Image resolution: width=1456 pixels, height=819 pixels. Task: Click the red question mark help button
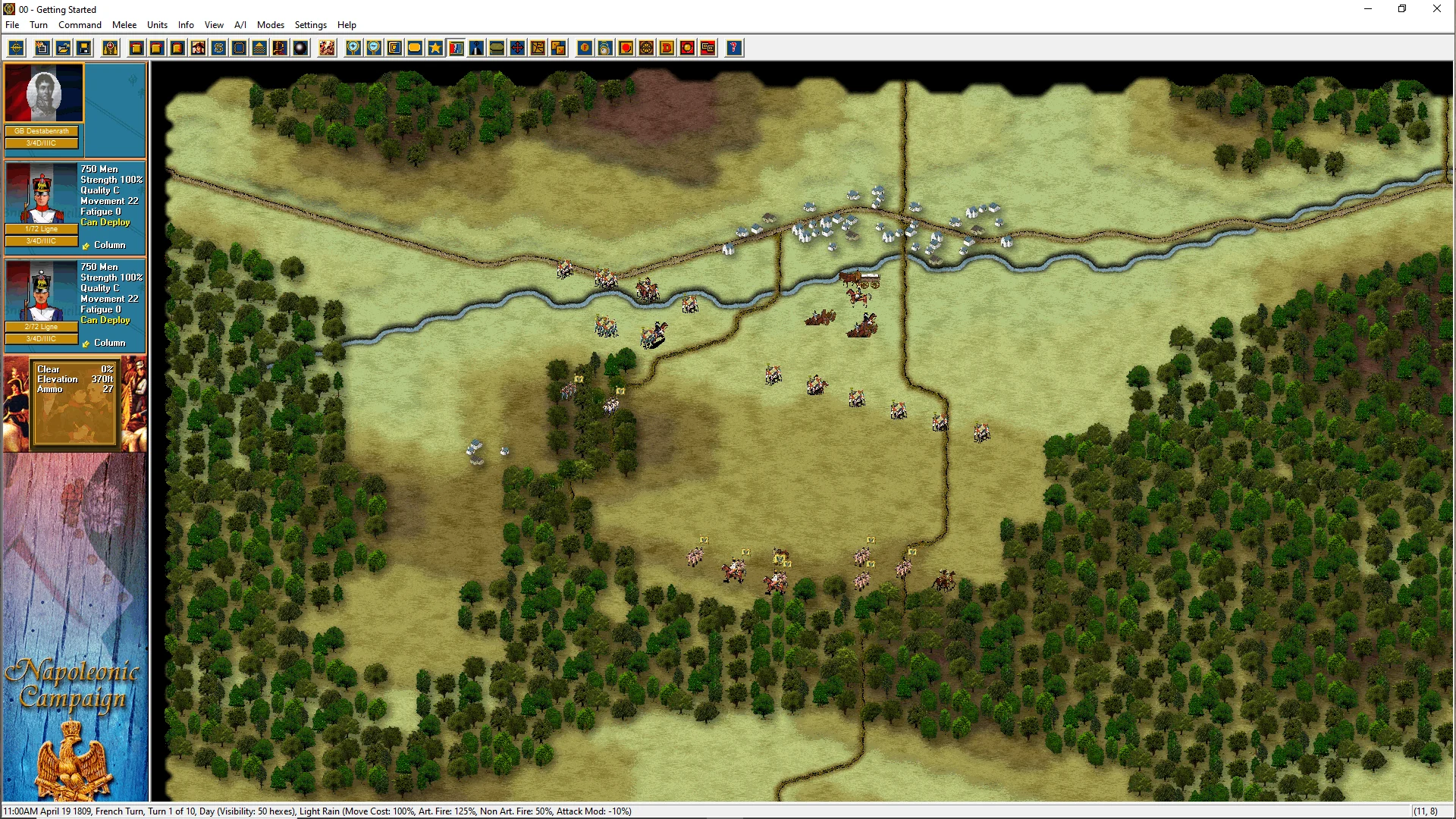click(x=733, y=49)
